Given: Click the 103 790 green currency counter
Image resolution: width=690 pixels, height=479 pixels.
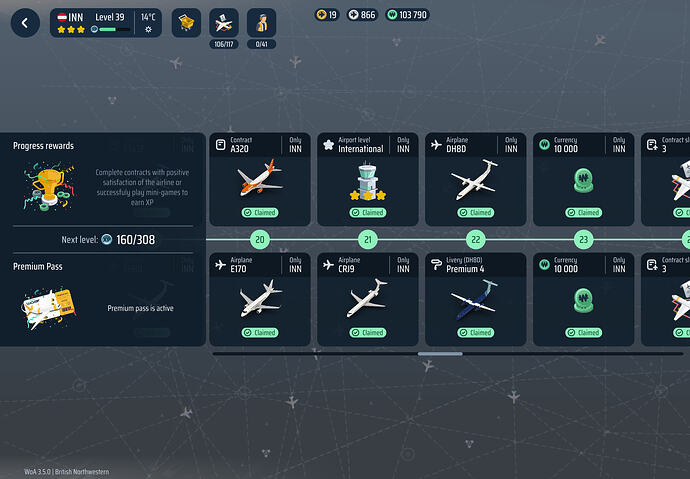Looking at the screenshot, I should point(406,15).
